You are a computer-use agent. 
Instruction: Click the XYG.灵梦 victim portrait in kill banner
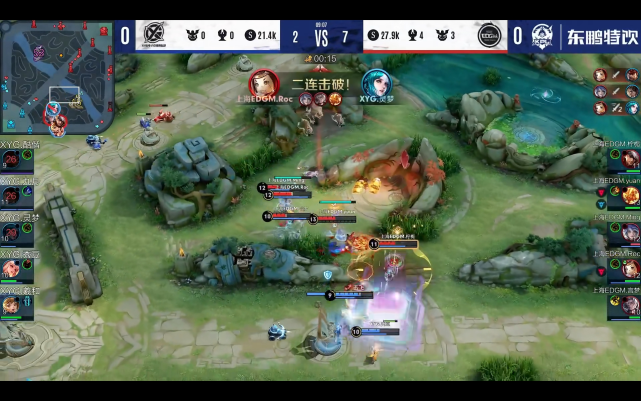coord(375,82)
